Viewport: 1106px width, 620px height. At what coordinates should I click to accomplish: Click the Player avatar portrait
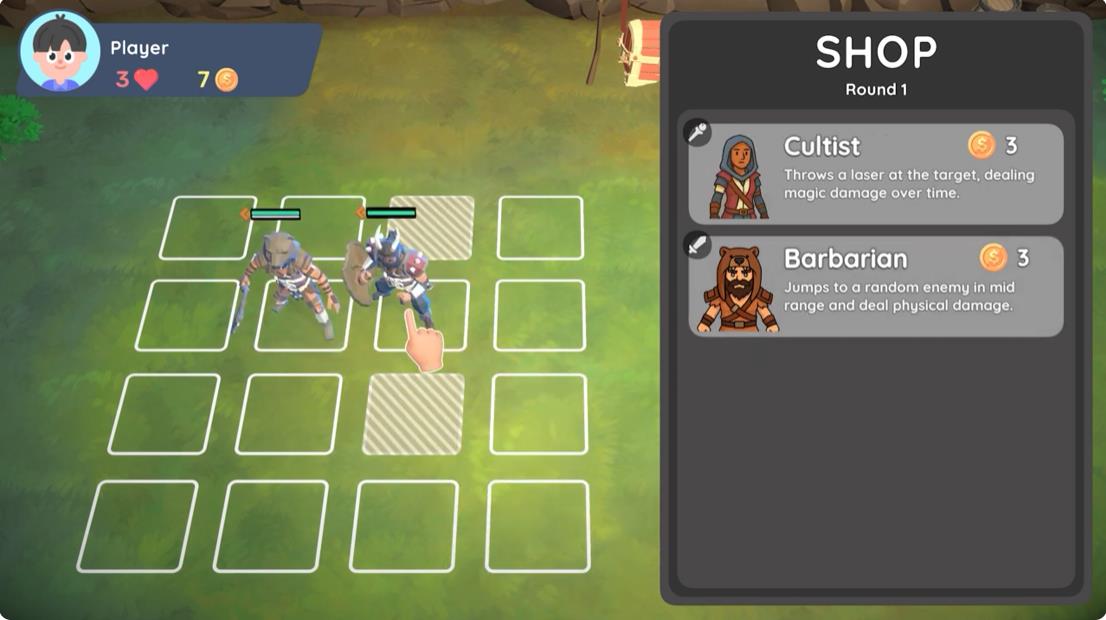[60, 52]
